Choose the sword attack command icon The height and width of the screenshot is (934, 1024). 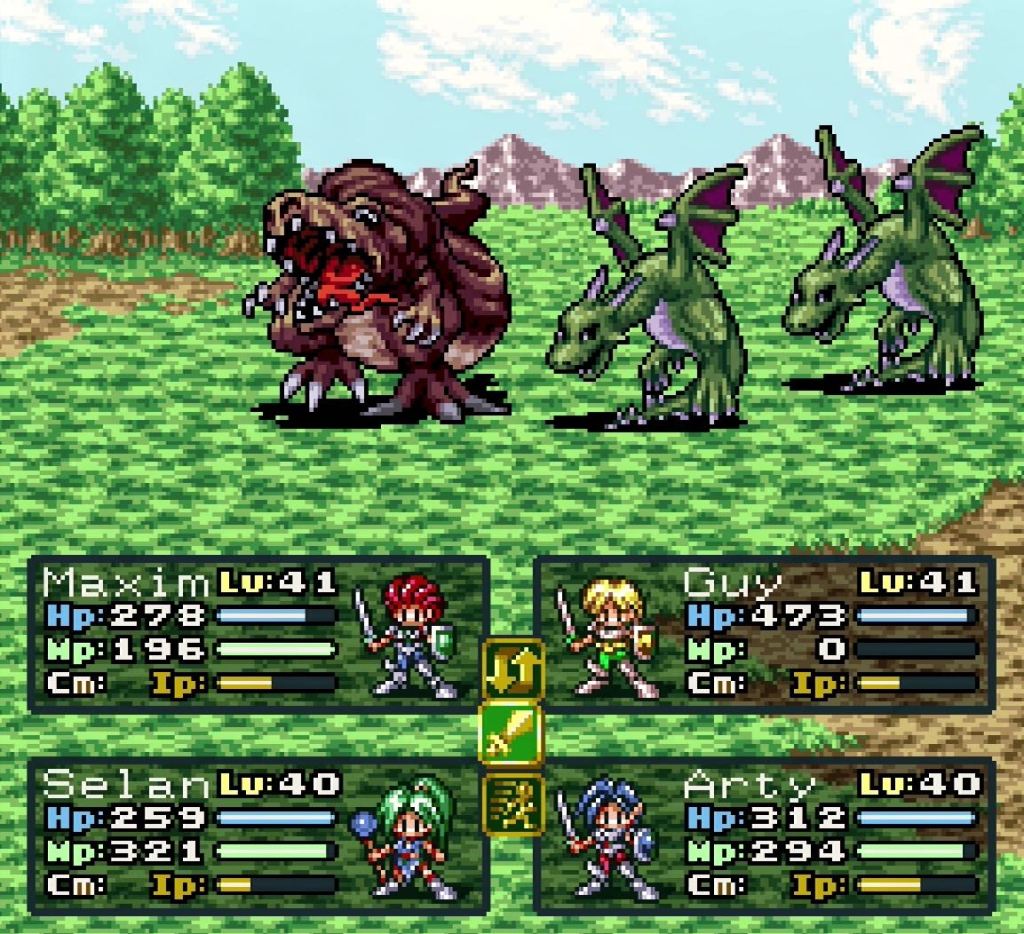coord(511,734)
